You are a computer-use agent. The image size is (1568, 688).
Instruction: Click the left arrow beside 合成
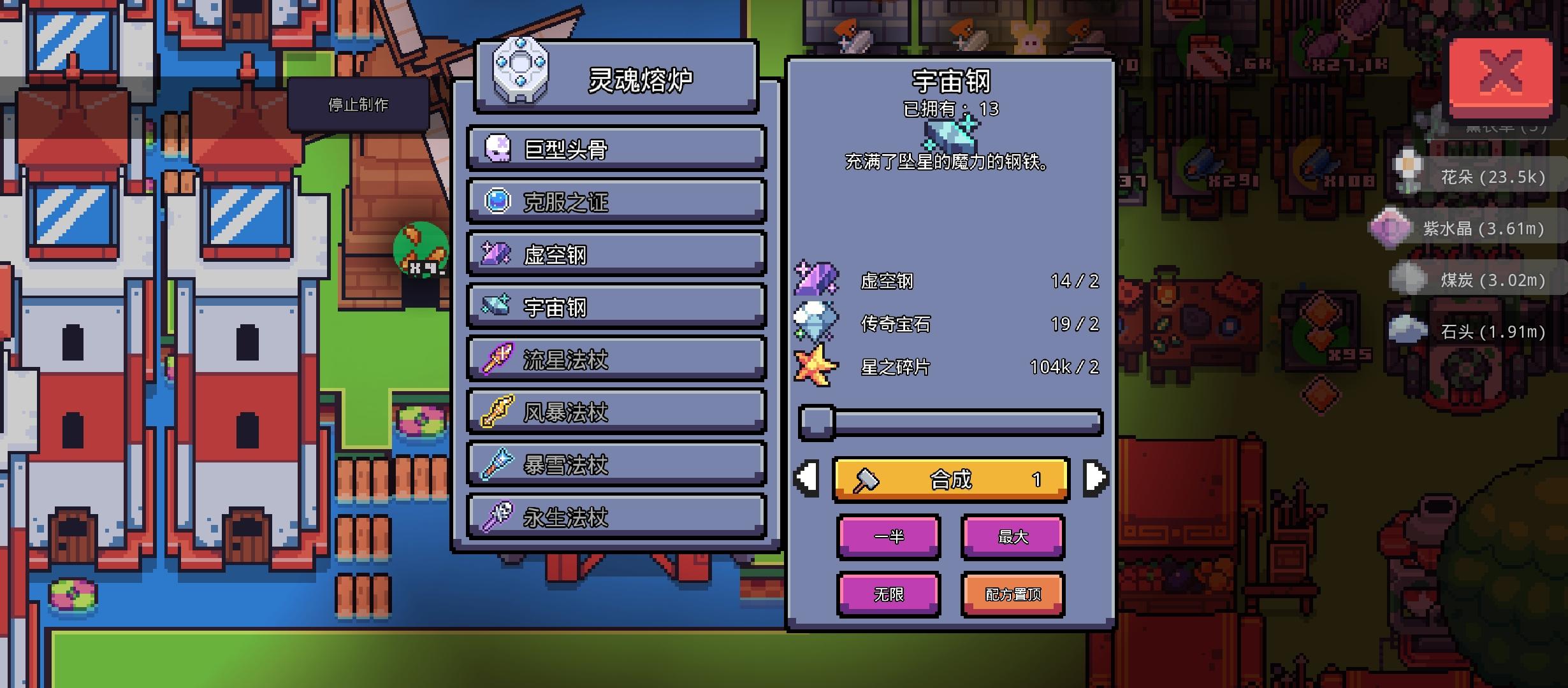coord(809,480)
